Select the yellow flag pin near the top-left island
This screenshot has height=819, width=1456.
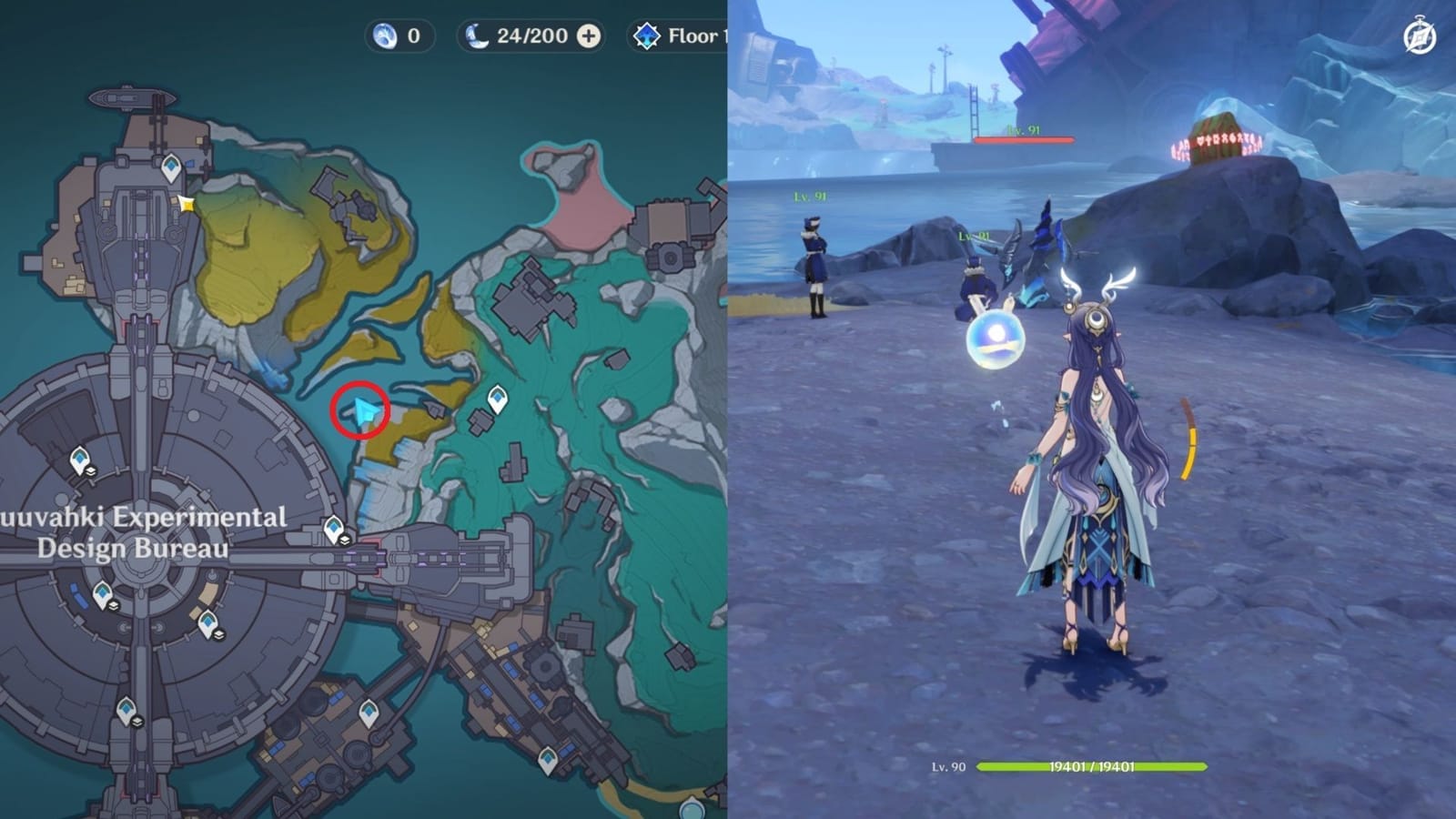(x=185, y=204)
